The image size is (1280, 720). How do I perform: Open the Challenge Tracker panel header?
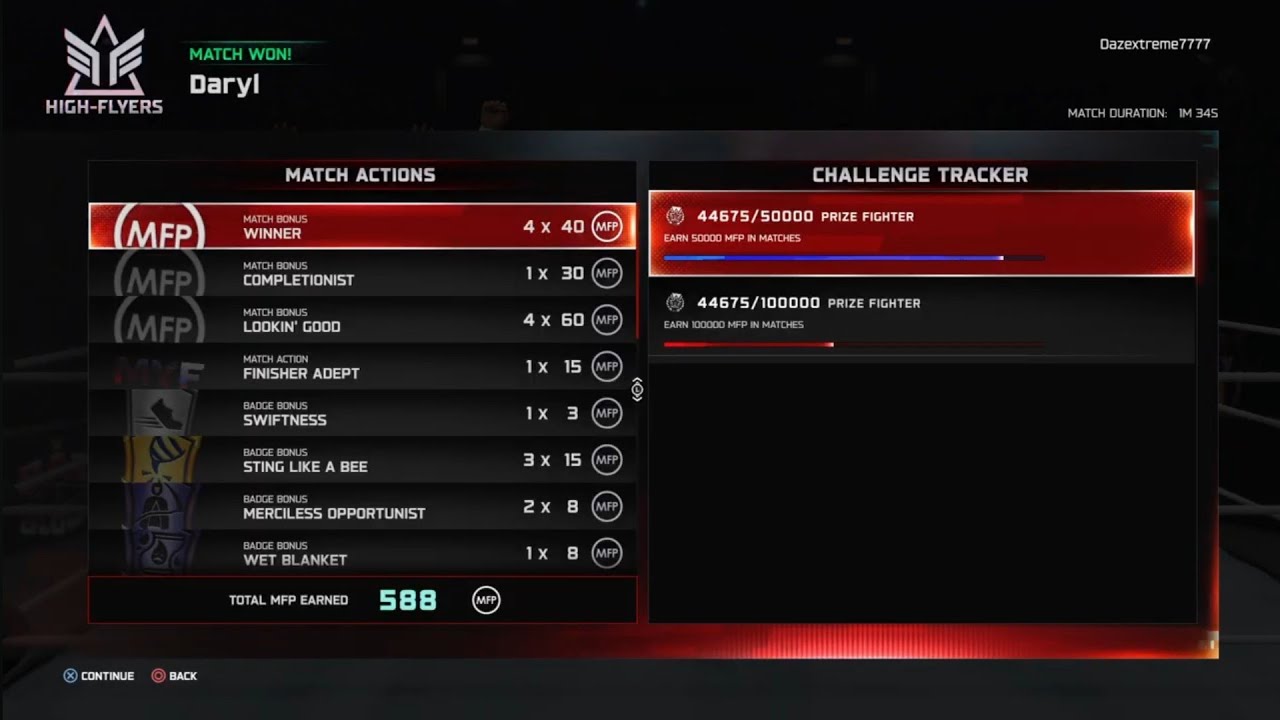[x=920, y=174]
